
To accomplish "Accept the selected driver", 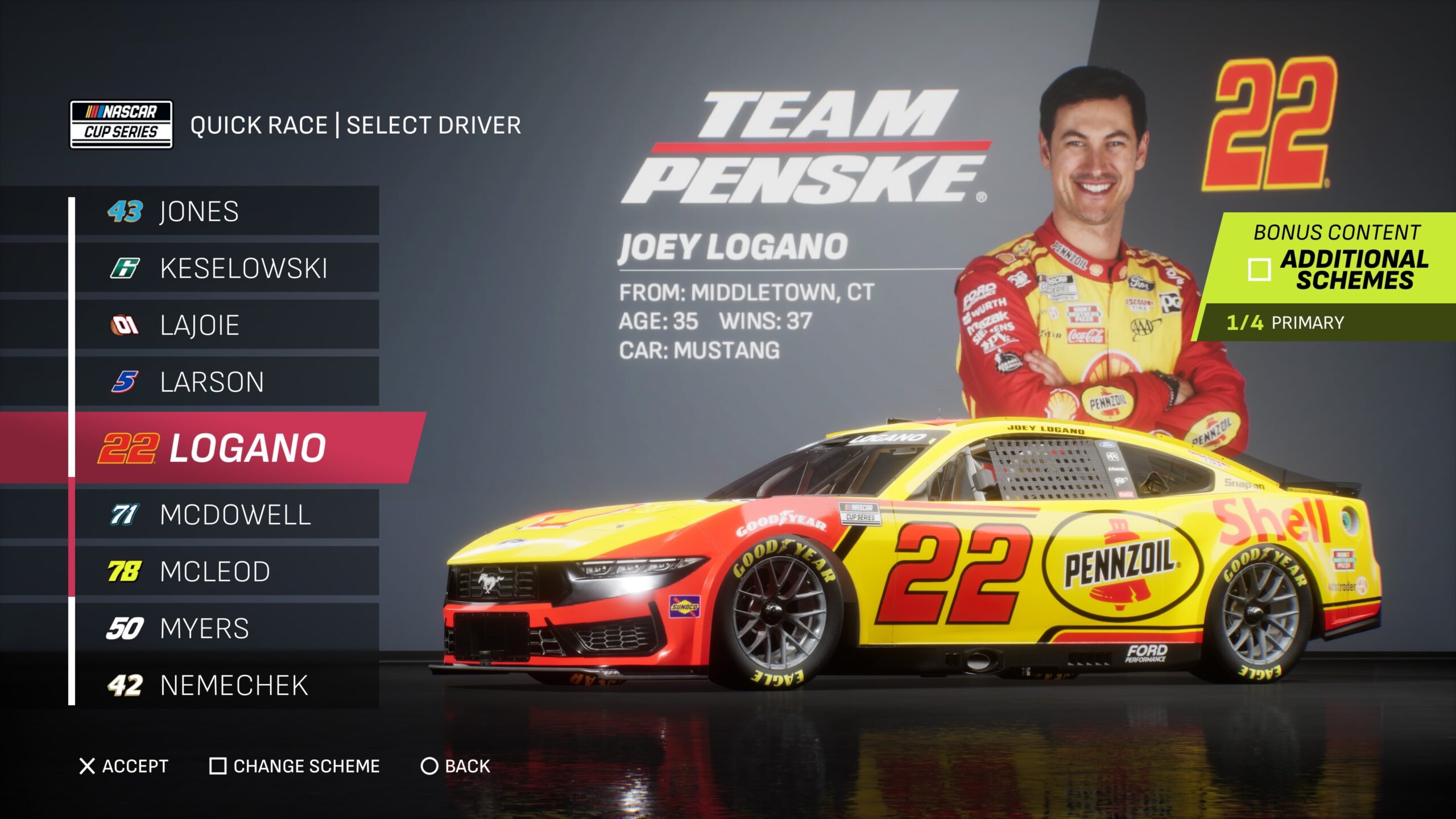I will click(124, 766).
